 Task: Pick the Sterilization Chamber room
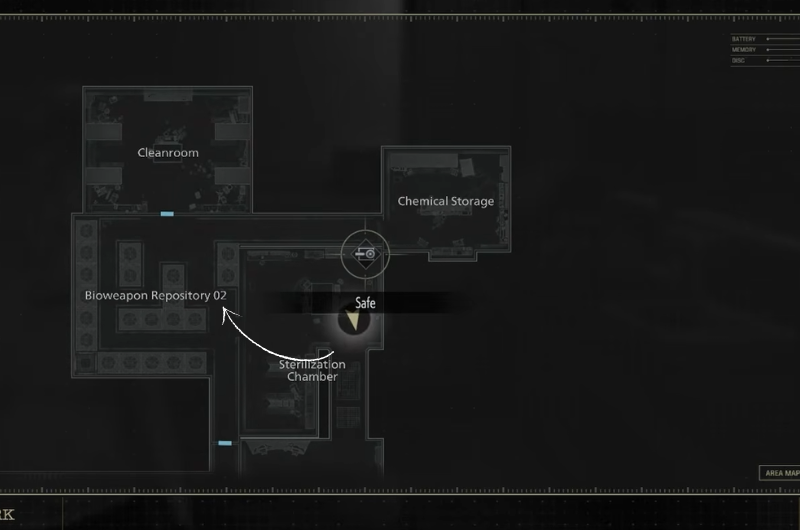312,371
